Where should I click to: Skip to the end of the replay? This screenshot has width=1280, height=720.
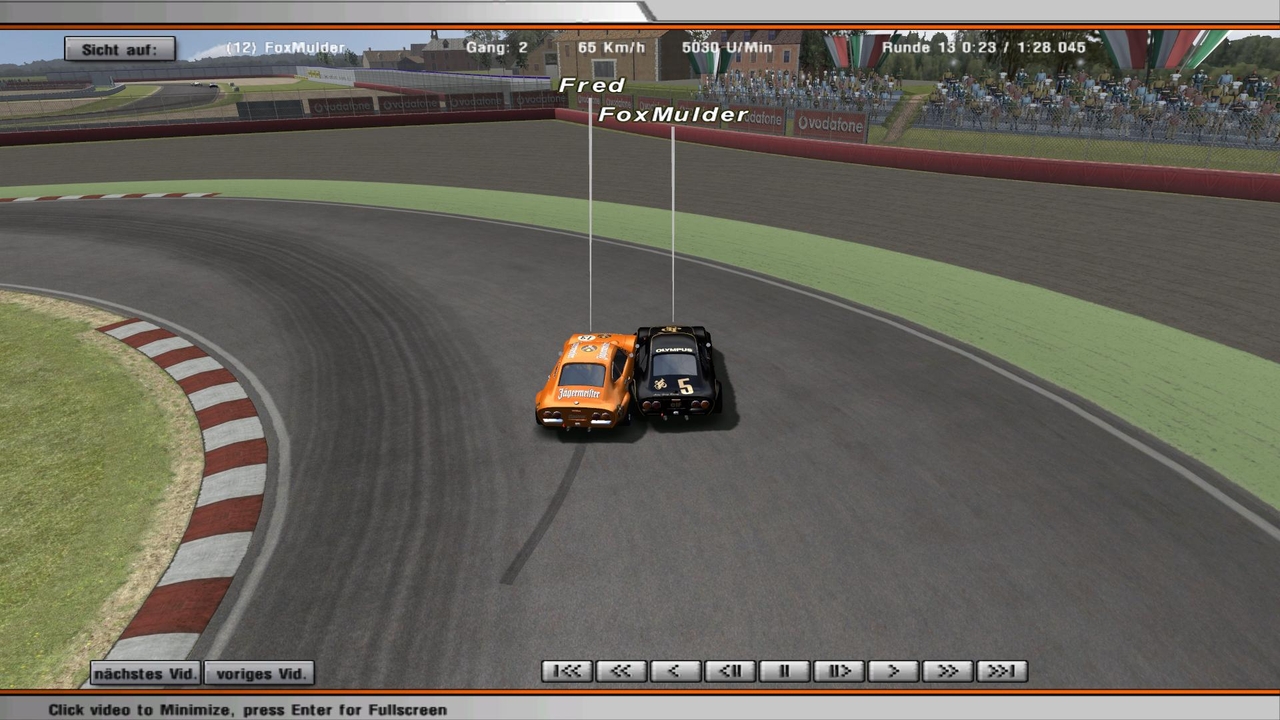[x=1001, y=671]
